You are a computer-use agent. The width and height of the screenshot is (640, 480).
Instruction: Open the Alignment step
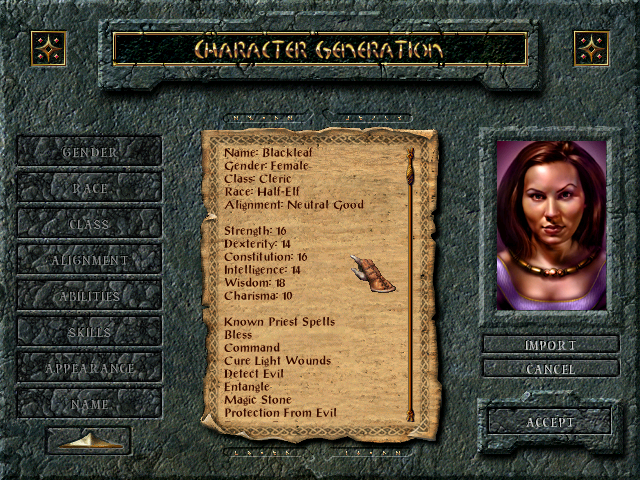click(x=89, y=260)
